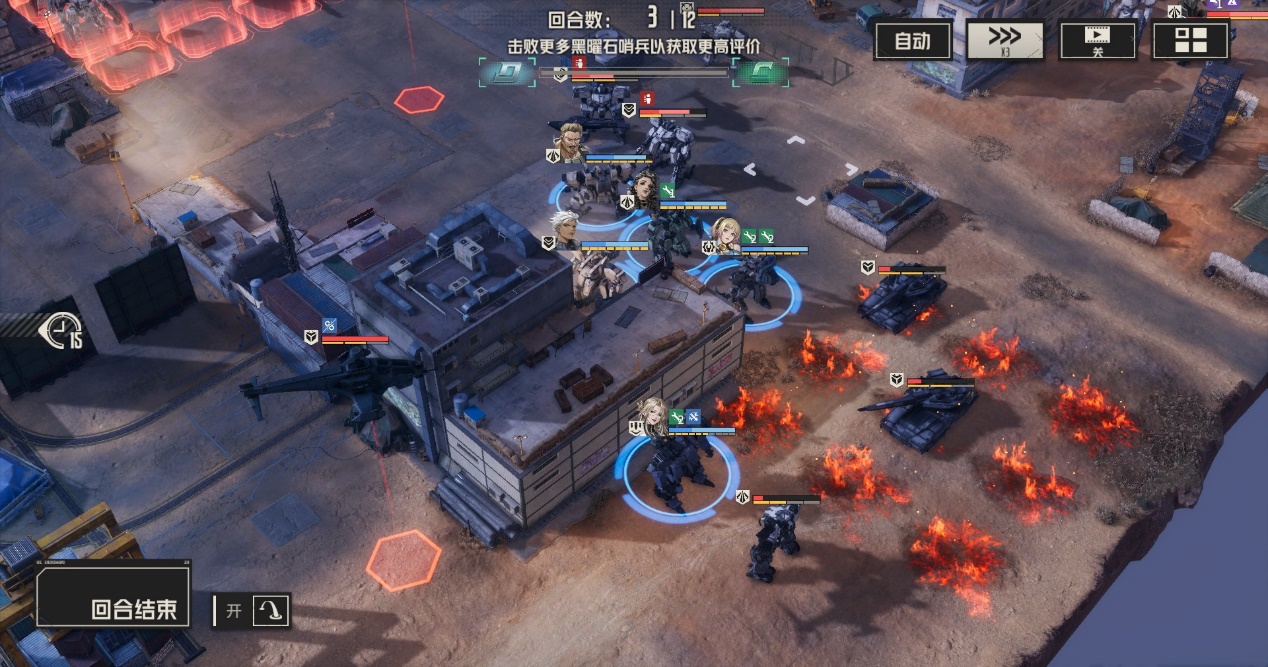The image size is (1268, 667).
Task: Enable auto battle with the 自动 button
Action: coord(912,41)
